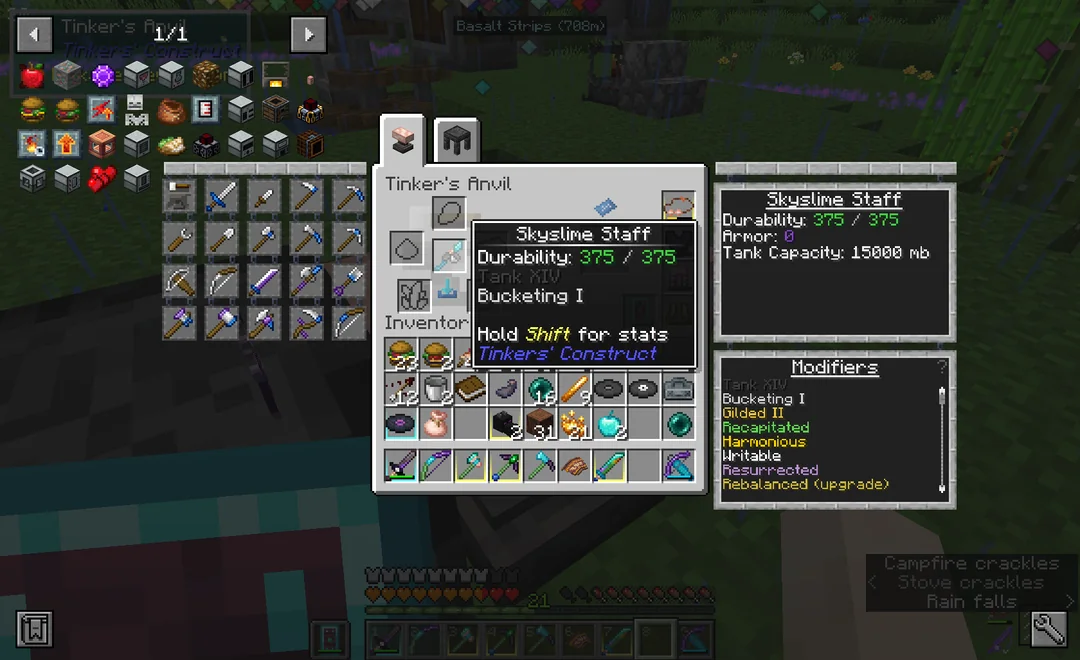Pick up the book in inventory
The width and height of the screenshot is (1080, 660).
[x=468, y=389]
